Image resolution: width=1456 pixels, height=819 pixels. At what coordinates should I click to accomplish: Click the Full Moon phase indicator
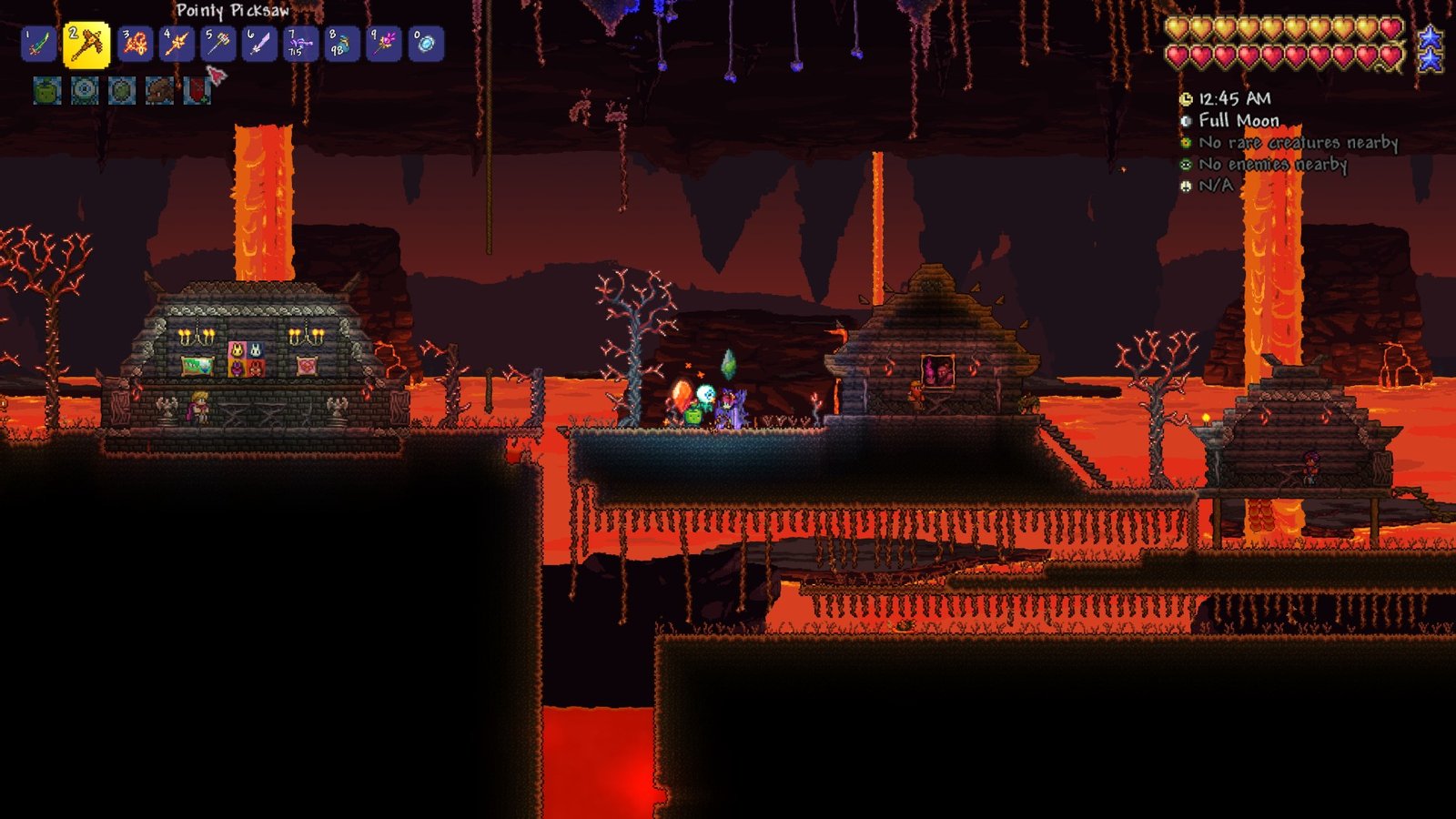pyautogui.click(x=1238, y=119)
